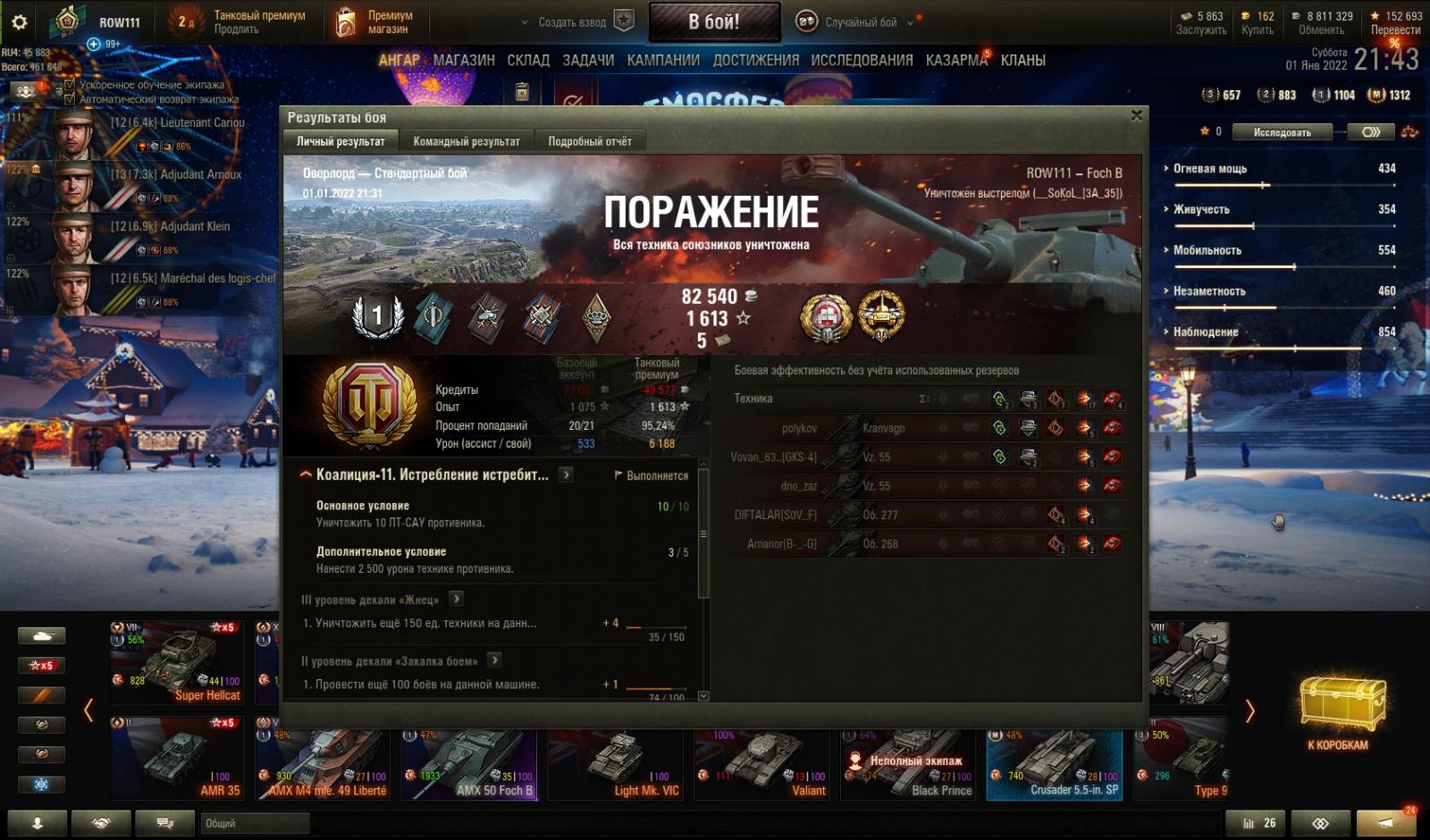Open the МАГАЗИН menu
The width and height of the screenshot is (1430, 840).
(464, 60)
